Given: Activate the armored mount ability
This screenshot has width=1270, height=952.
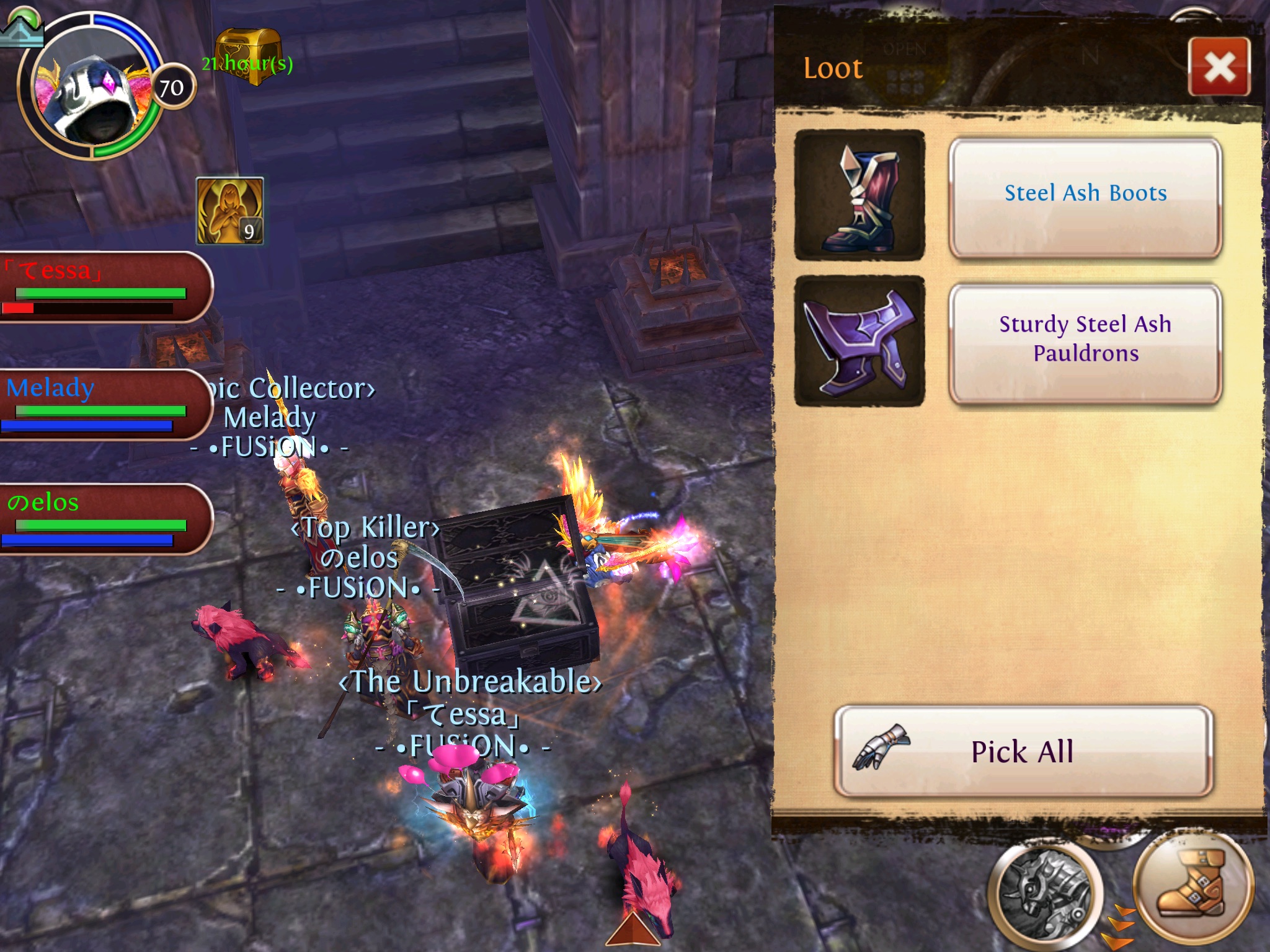Looking at the screenshot, I should 1044,894.
